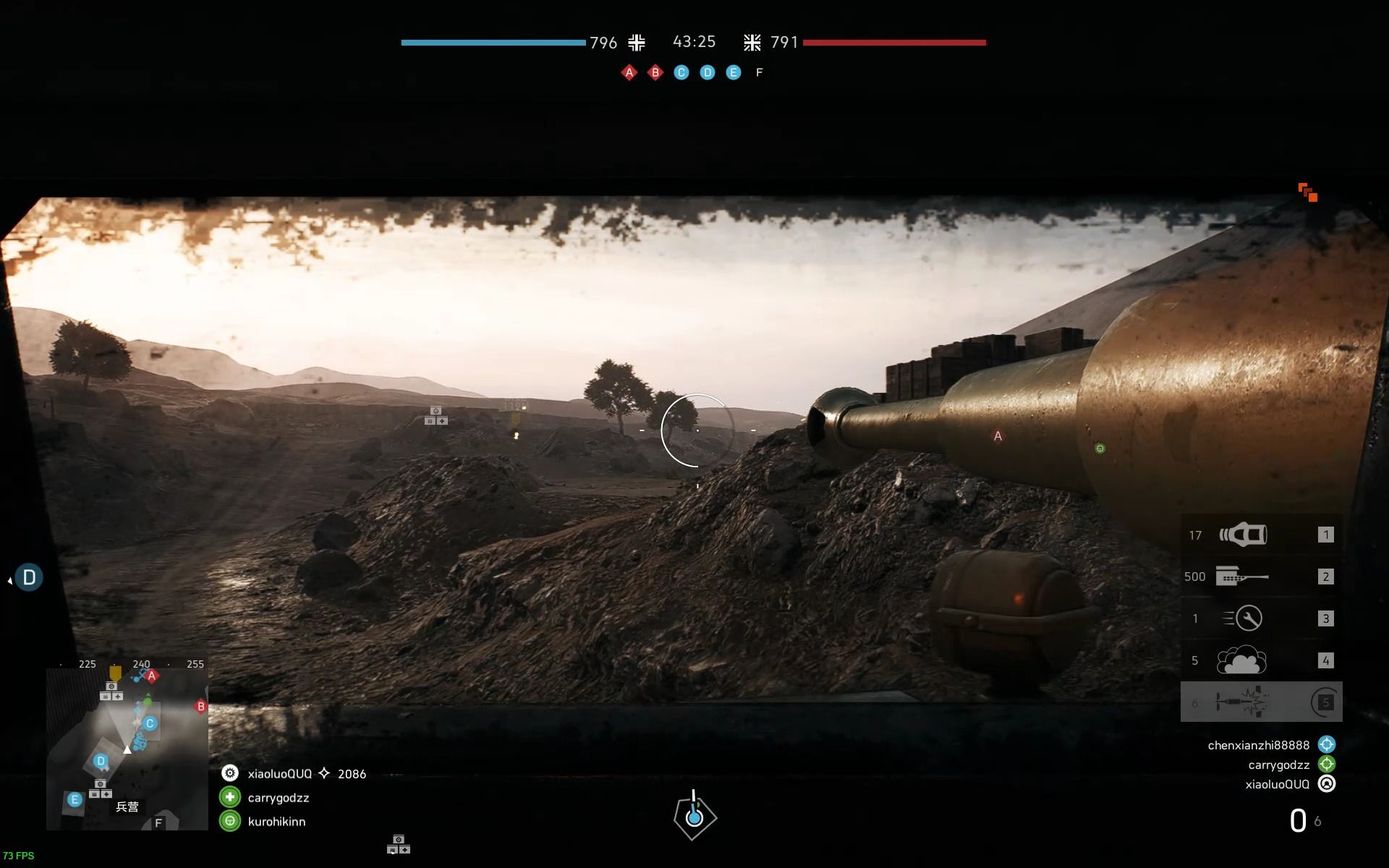The height and width of the screenshot is (868, 1389).
Task: Click the E flag marker on the minimap
Action: coord(74,799)
